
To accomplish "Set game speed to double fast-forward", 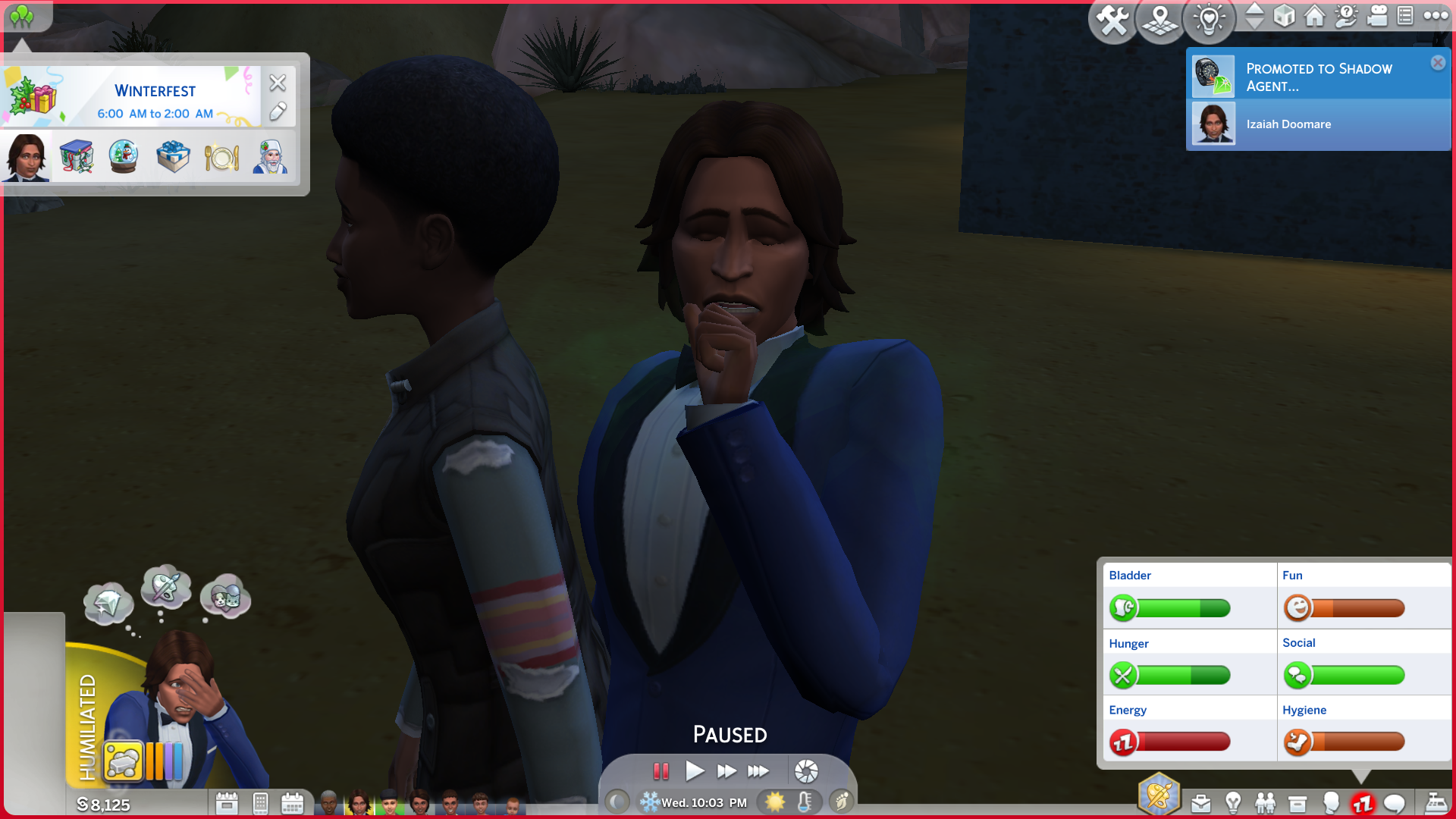I will coord(726,771).
